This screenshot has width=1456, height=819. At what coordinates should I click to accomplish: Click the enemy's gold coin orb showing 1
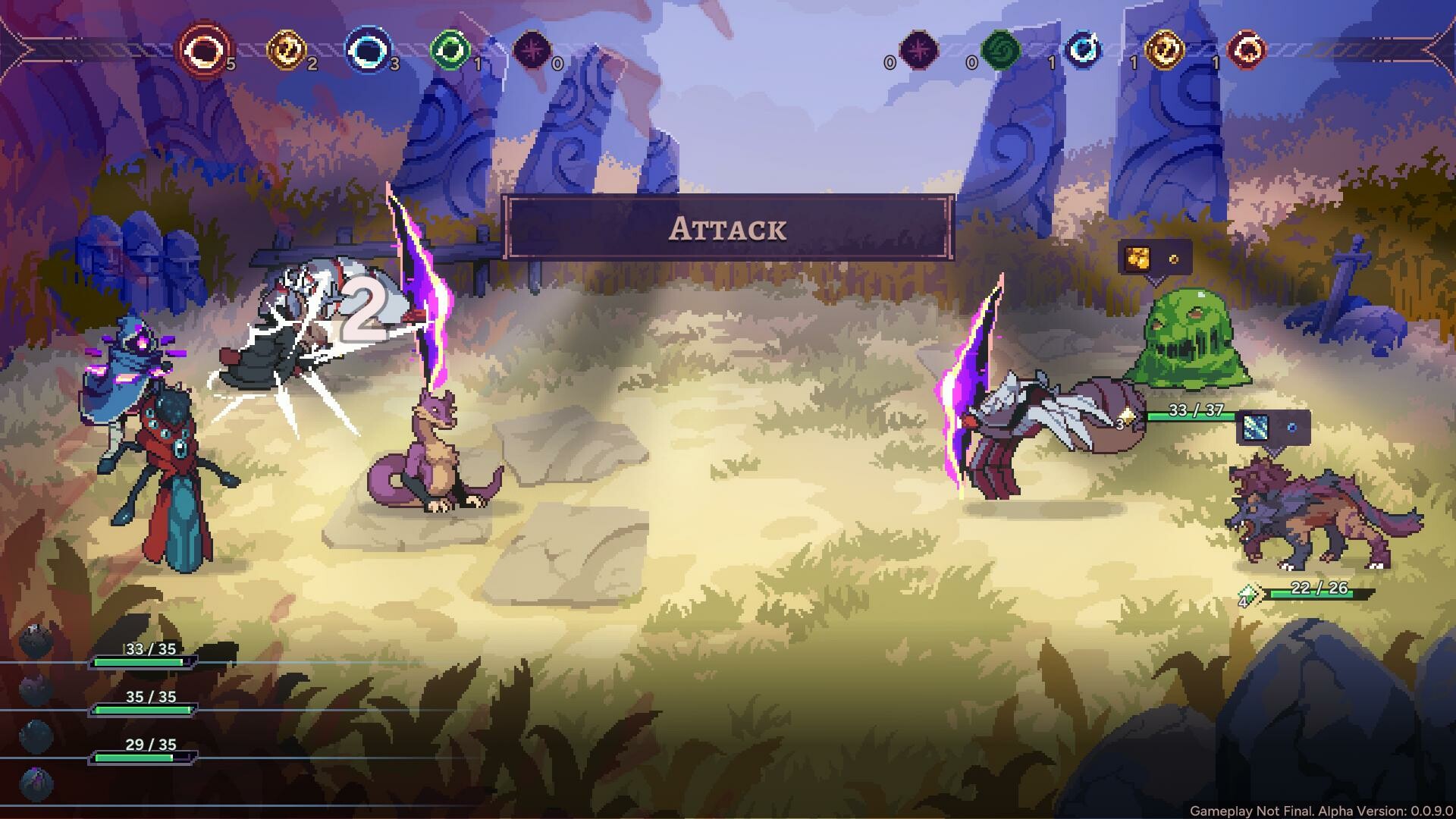(x=1166, y=52)
